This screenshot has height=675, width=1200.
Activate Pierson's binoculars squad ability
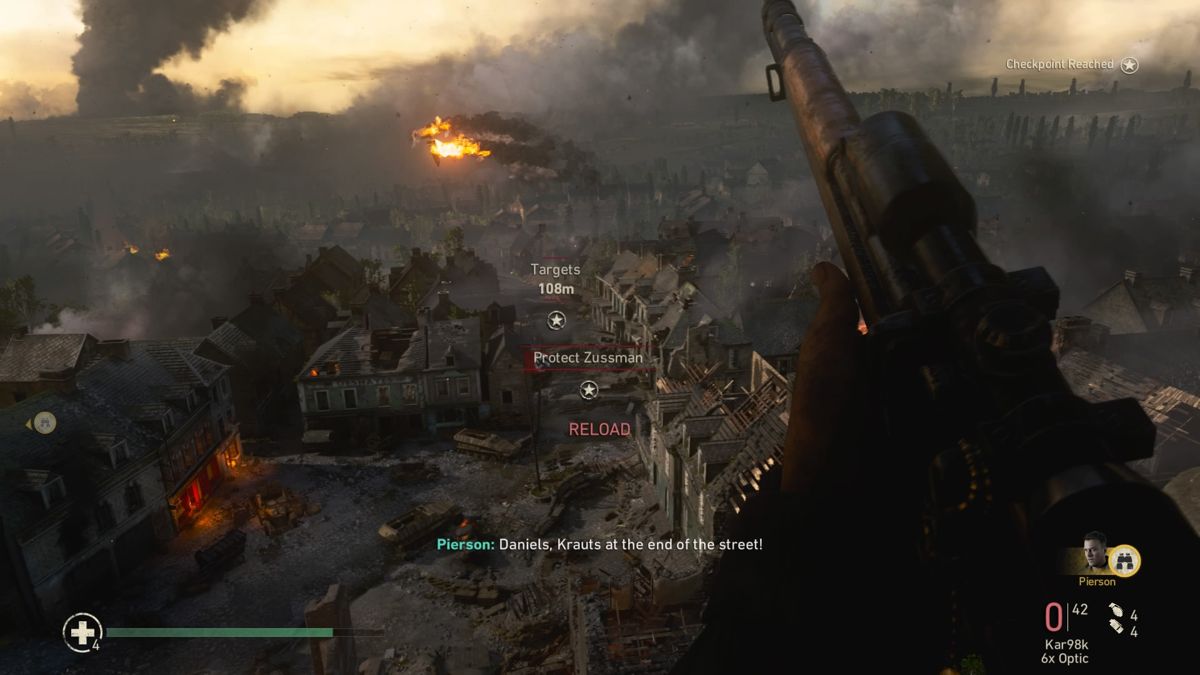(1125, 560)
